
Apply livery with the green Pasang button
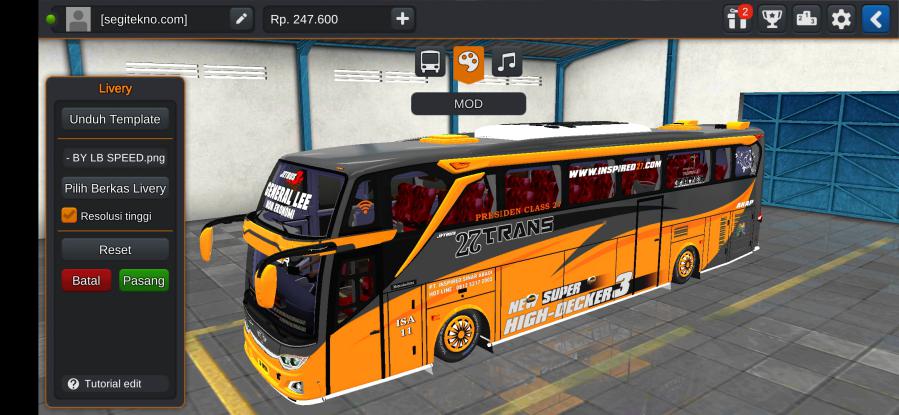point(143,281)
